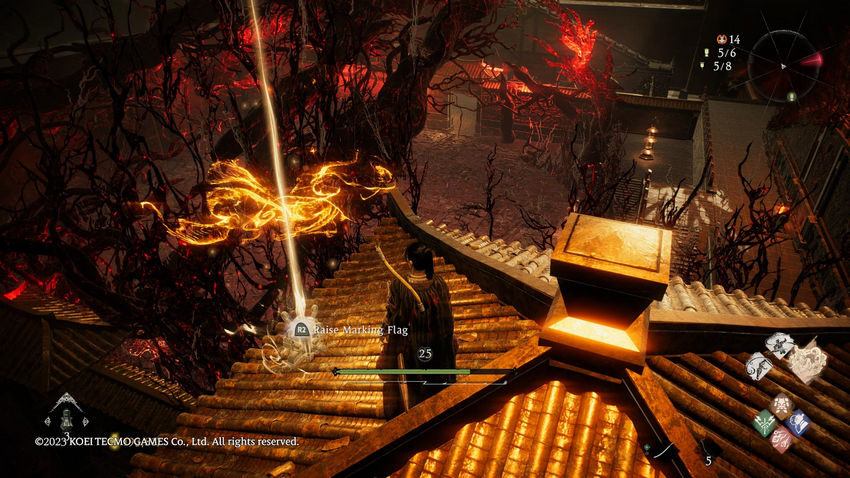Activate the blue diamond wizardry spell icon
Image resolution: width=850 pixels, height=478 pixels.
pos(797,422)
